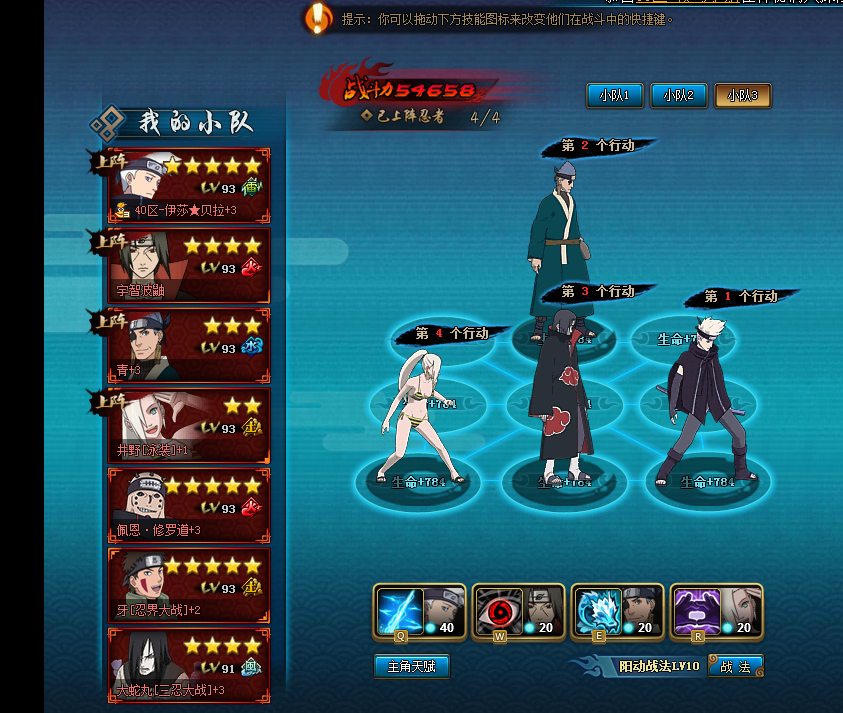Select the 大蛇丸[三忍大战] ninja card

189,665
